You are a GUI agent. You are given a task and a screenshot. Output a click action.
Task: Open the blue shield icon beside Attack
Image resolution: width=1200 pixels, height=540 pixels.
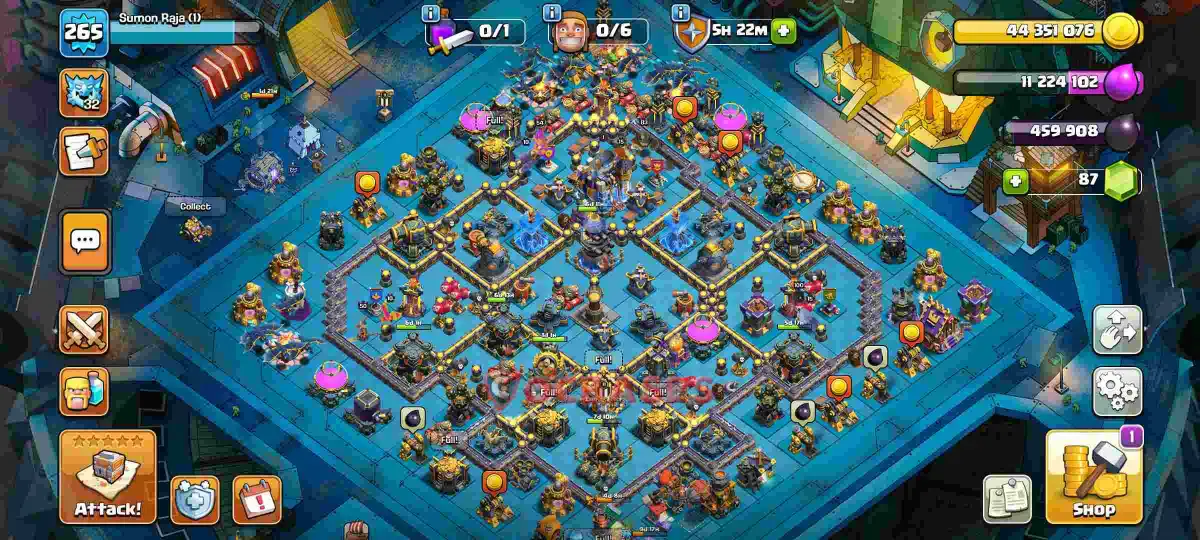(195, 499)
